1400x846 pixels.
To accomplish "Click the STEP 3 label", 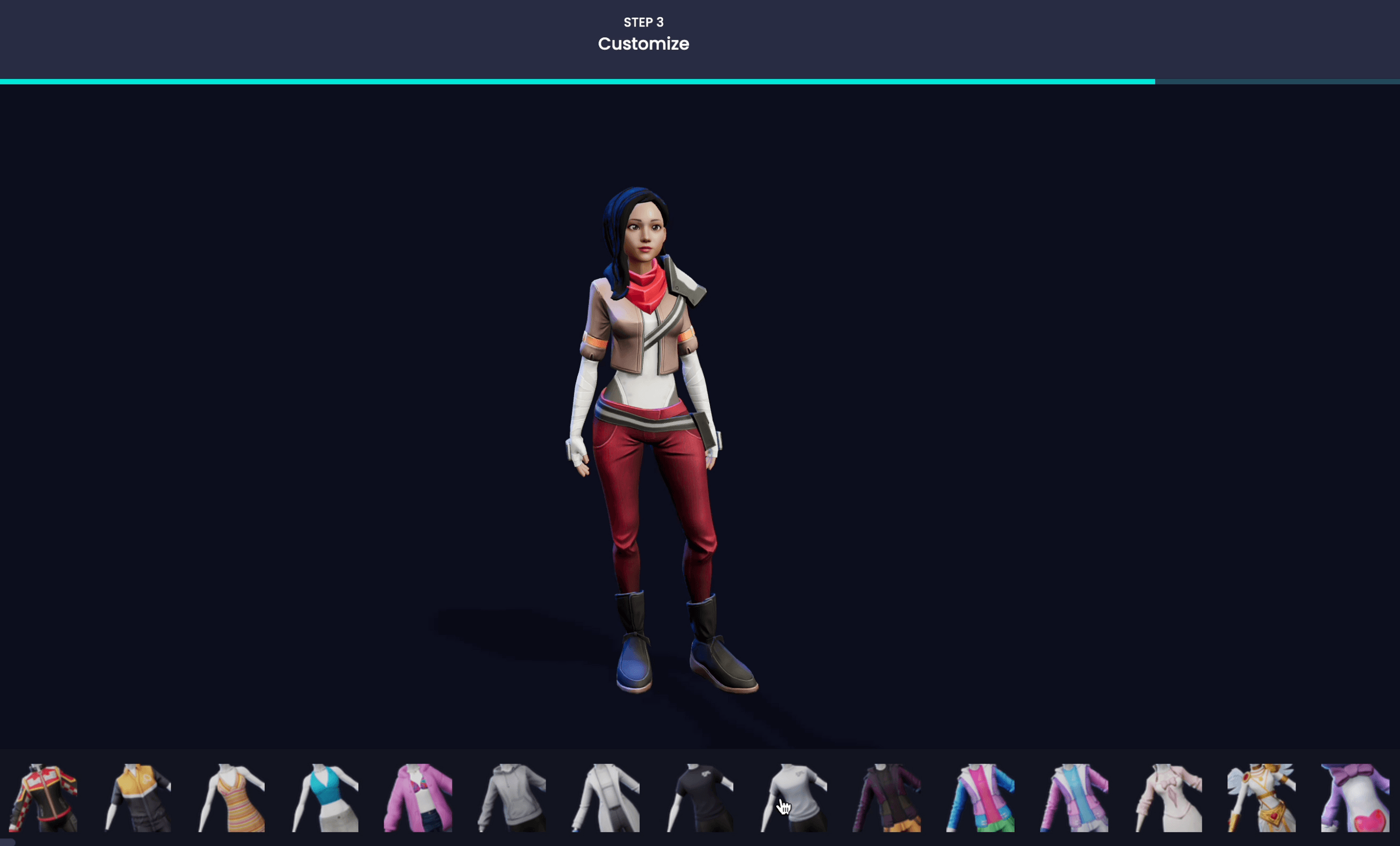I will [643, 23].
